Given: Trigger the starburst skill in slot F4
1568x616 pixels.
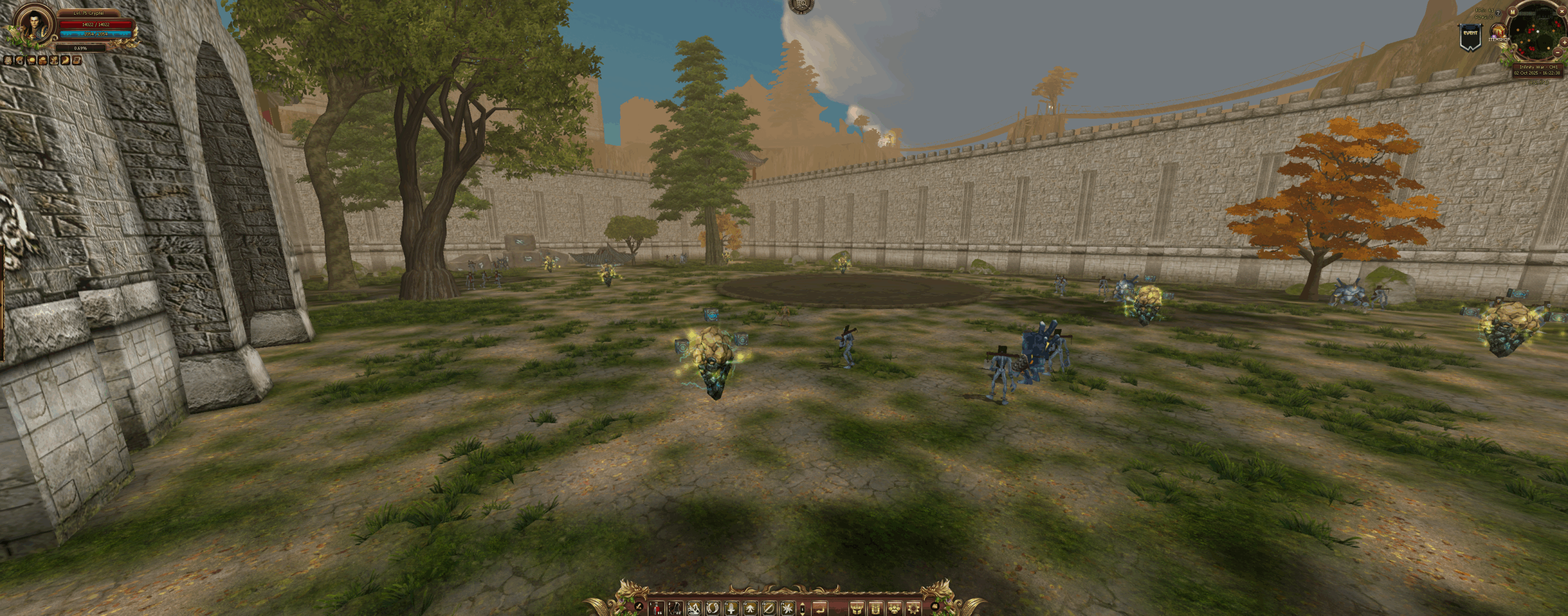Looking at the screenshot, I should (x=788, y=608).
